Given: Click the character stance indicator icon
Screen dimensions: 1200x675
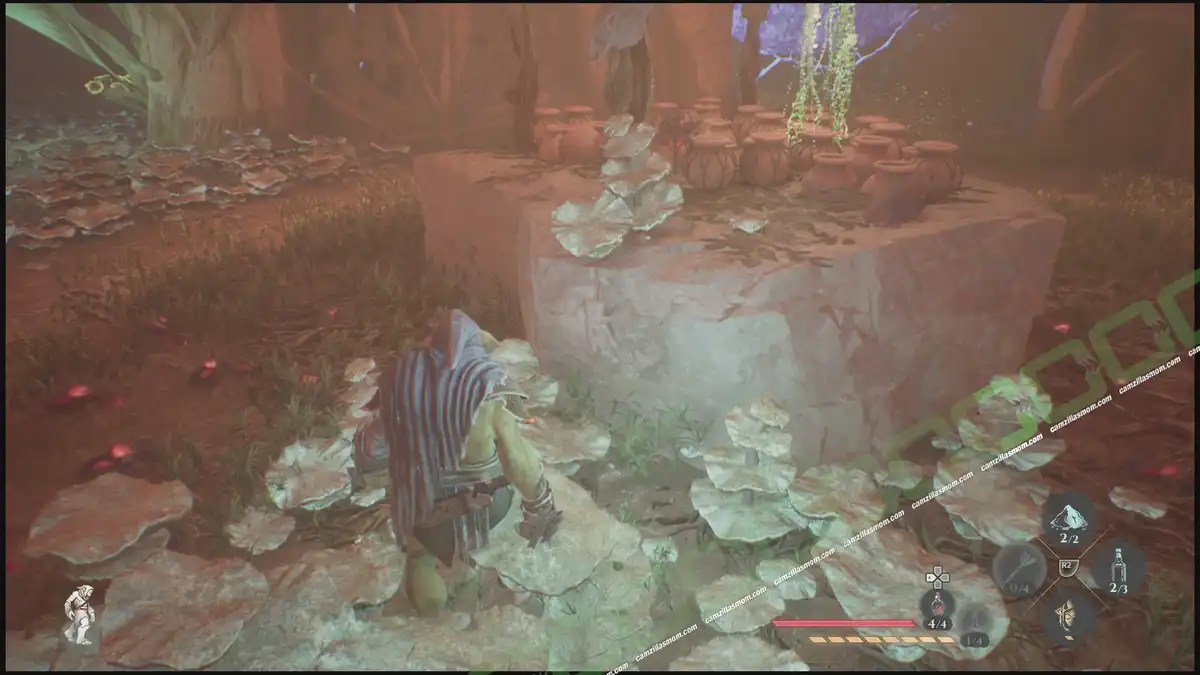Looking at the screenshot, I should pos(79,613).
